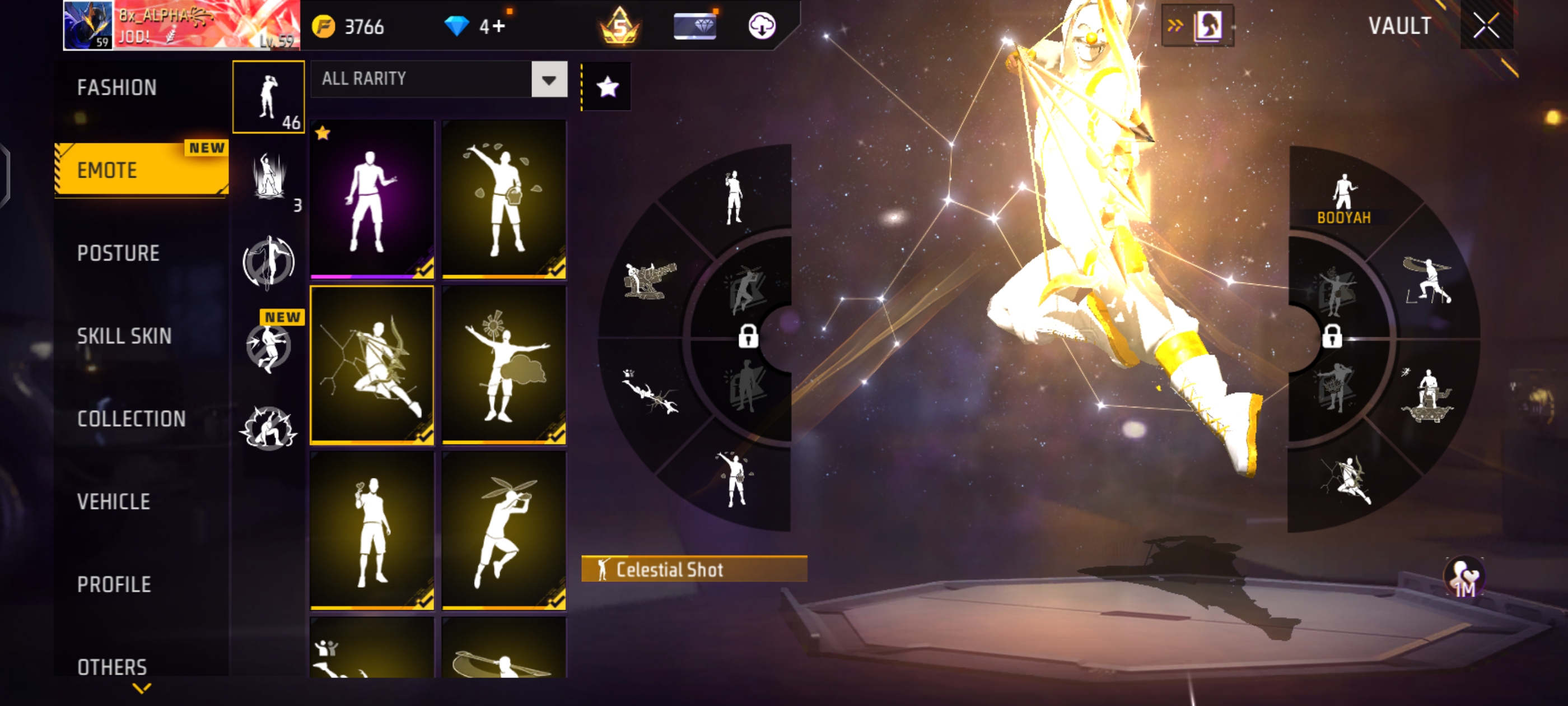This screenshot has height=706, width=1568.
Task: Choose the purple starred emote tile
Action: (372, 199)
